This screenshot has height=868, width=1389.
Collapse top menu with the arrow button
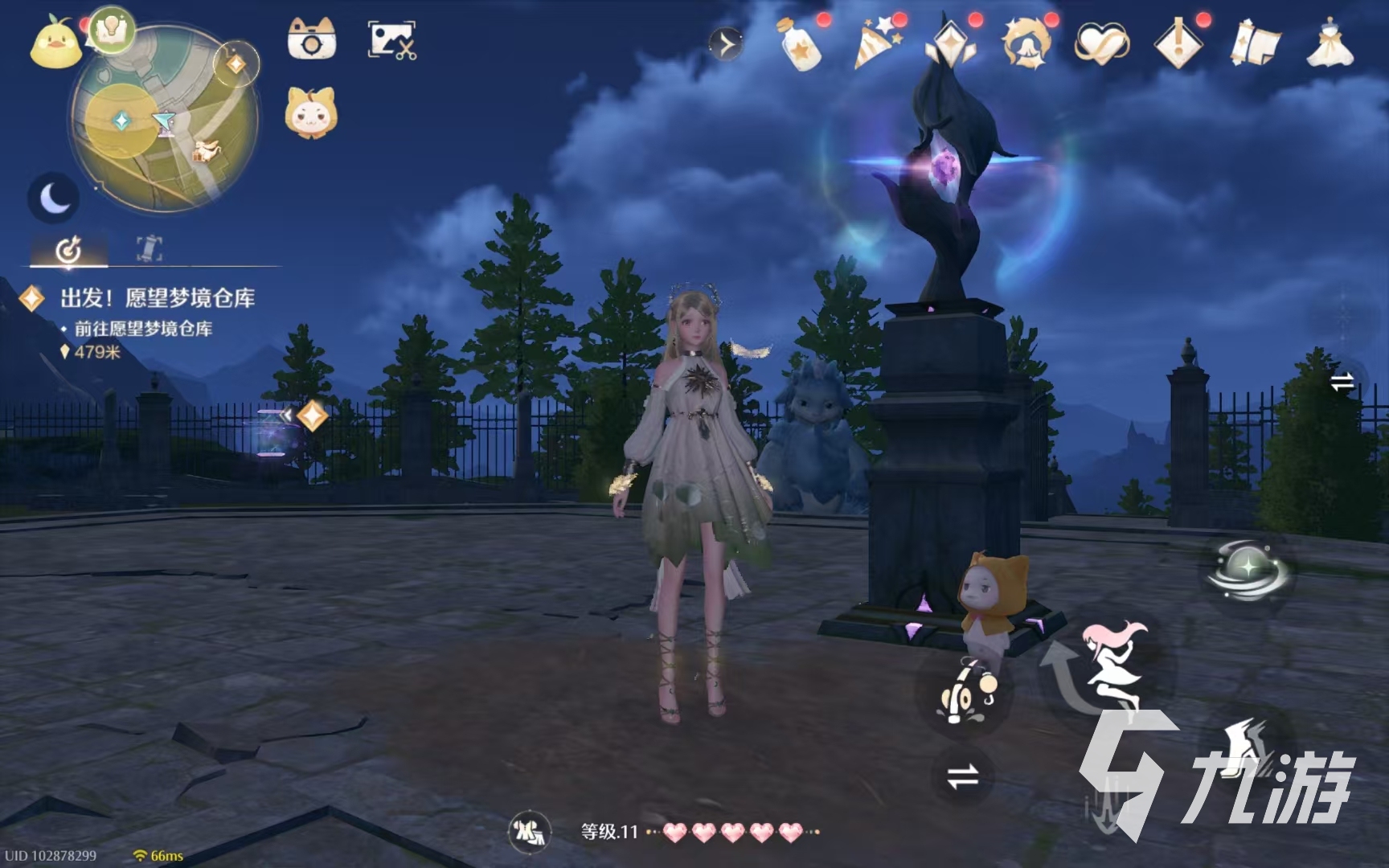726,44
